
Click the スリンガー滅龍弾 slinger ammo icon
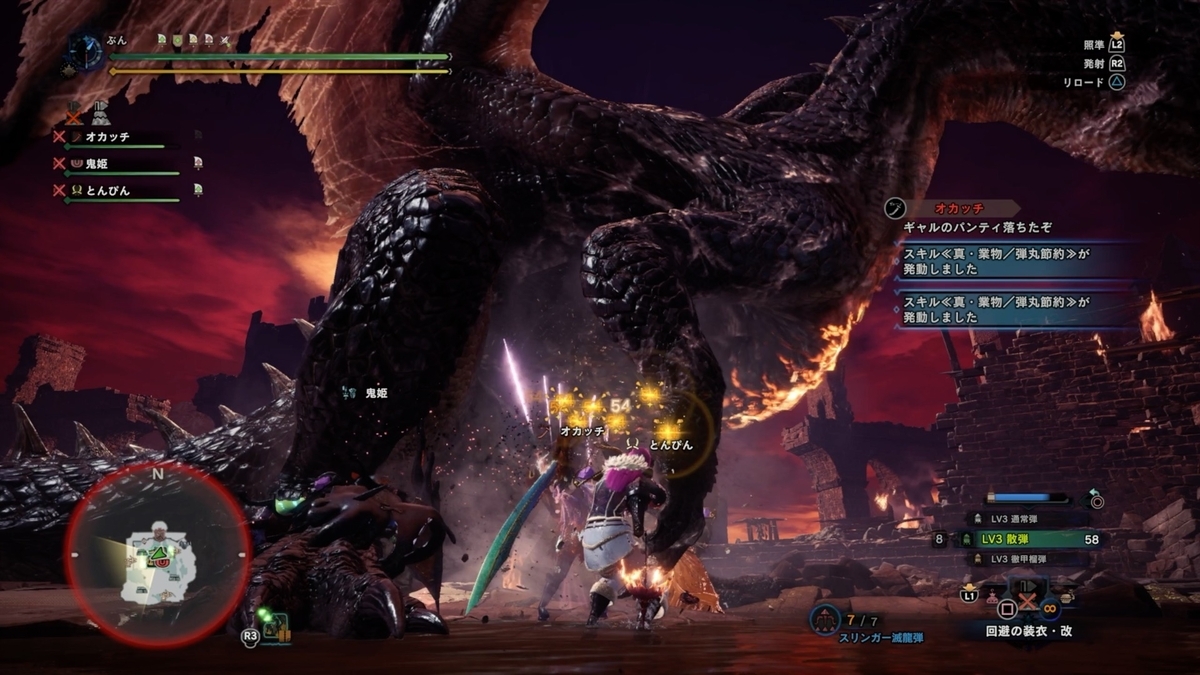point(825,619)
